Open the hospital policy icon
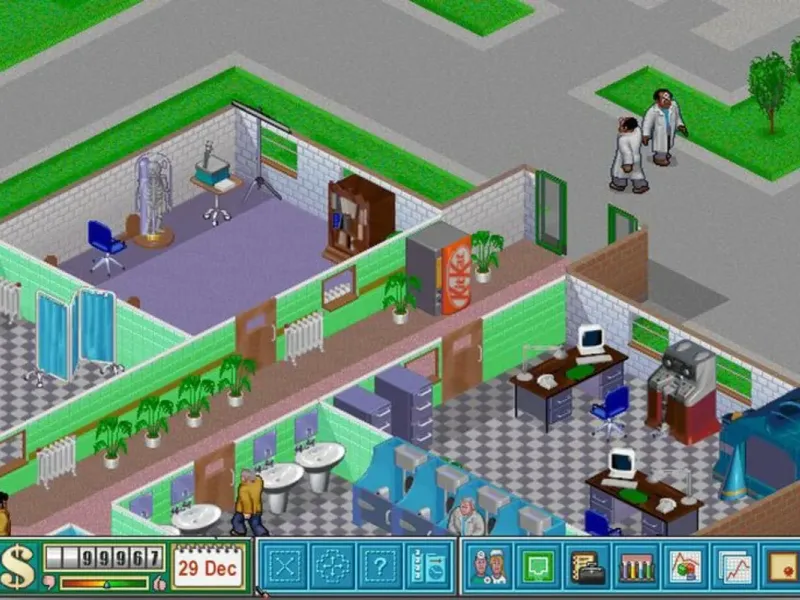Screen dimensions: 800x600 [x=781, y=567]
